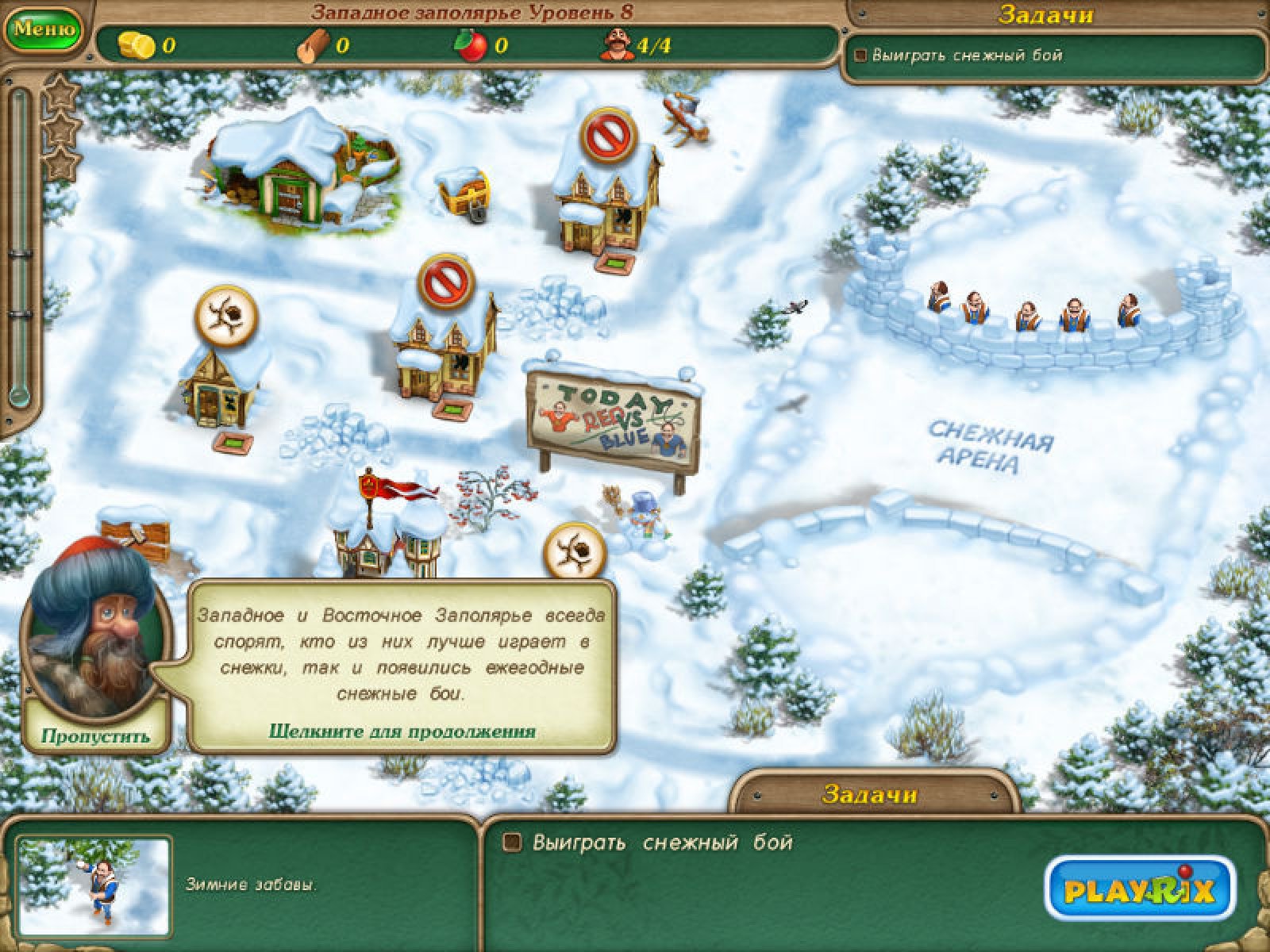Click the wood log resource icon
1270x952 pixels.
point(311,46)
